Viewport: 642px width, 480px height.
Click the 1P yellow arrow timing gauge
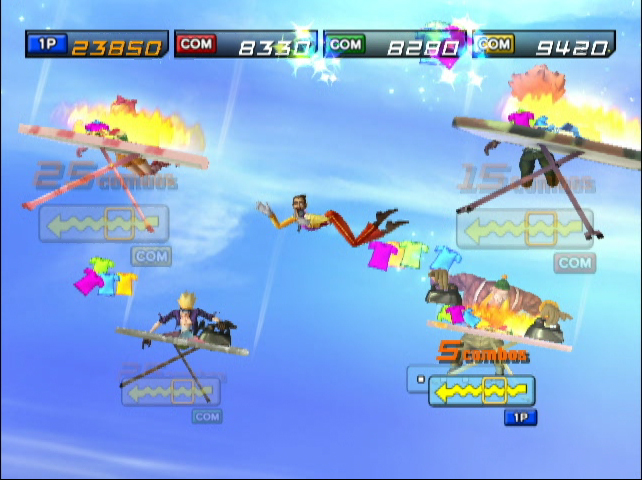click(482, 391)
